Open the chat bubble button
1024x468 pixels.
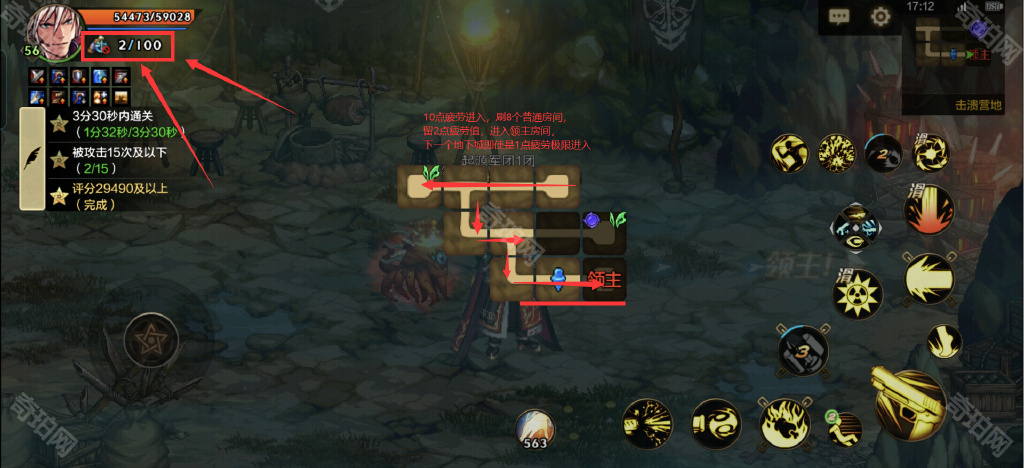(x=838, y=16)
